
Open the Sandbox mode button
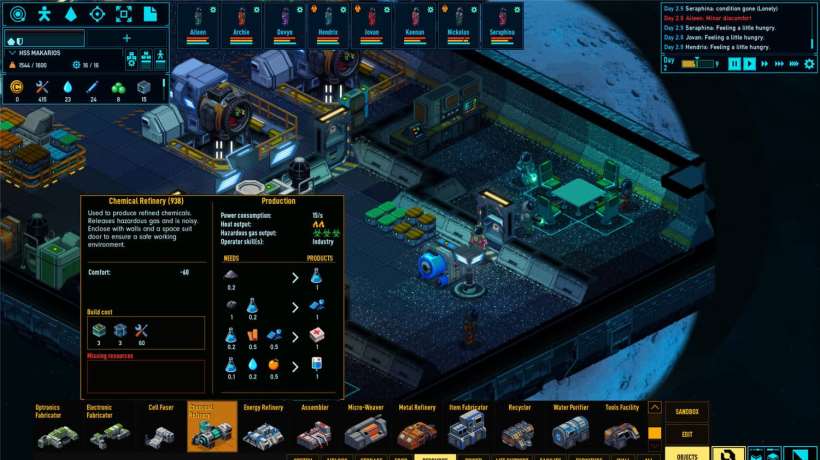tap(687, 412)
